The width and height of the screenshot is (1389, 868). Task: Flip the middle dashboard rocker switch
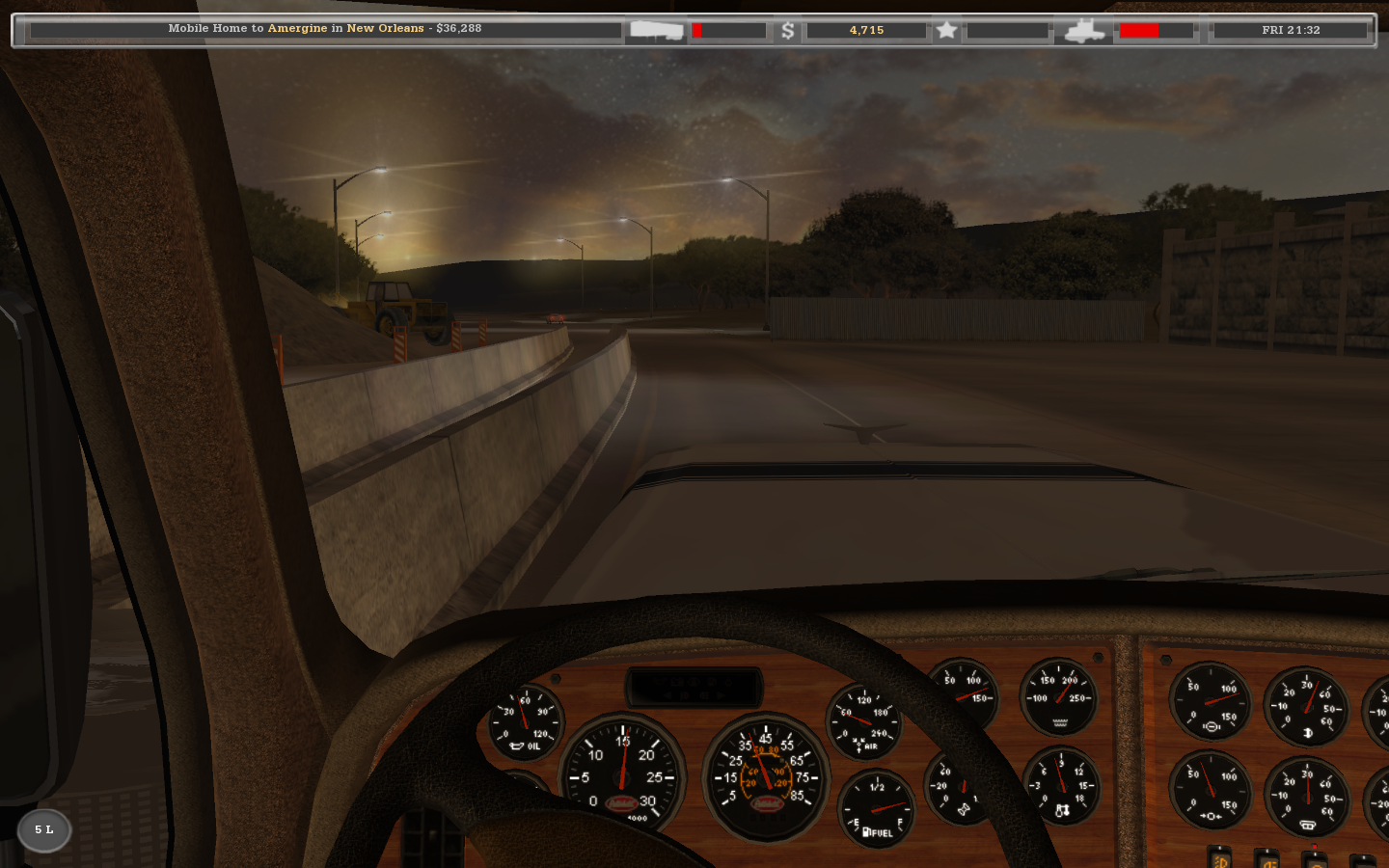click(1268, 861)
